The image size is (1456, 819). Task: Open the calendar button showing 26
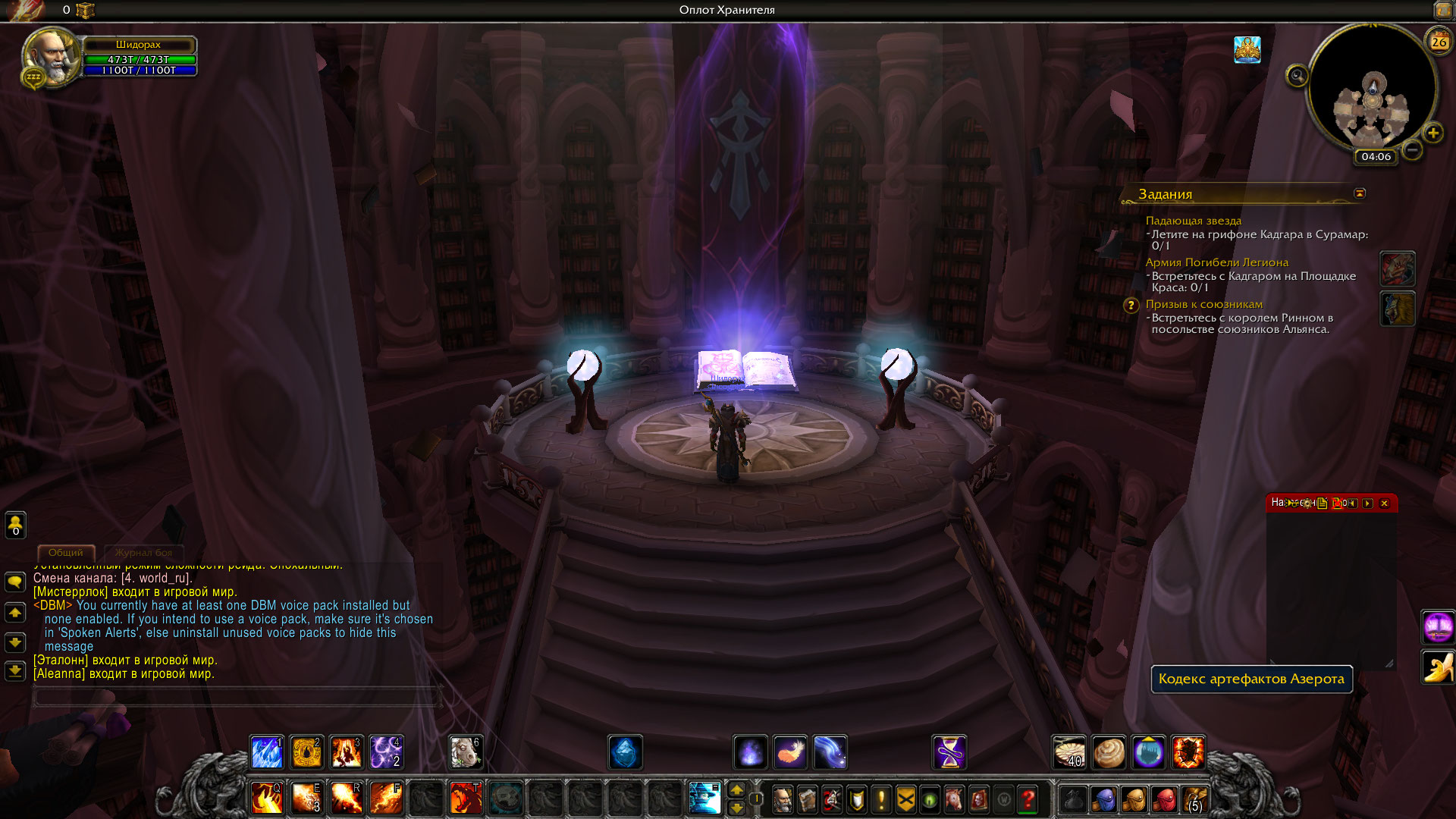tap(1439, 42)
